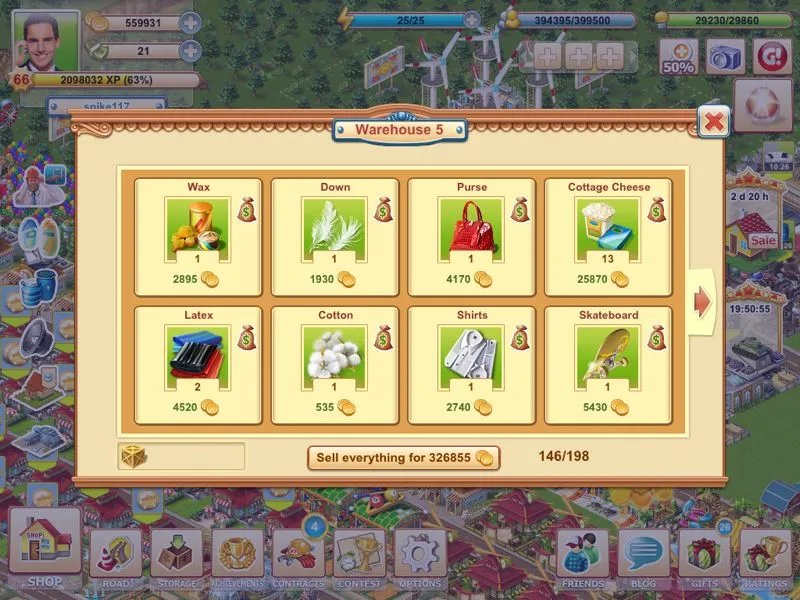Screen dimensions: 800x600
Task: Open the screenshot camera button
Action: pos(725,56)
